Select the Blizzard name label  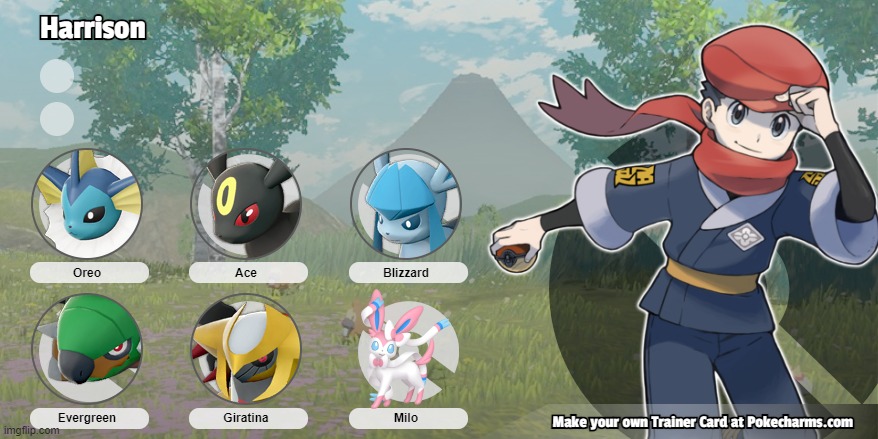[x=406, y=272]
